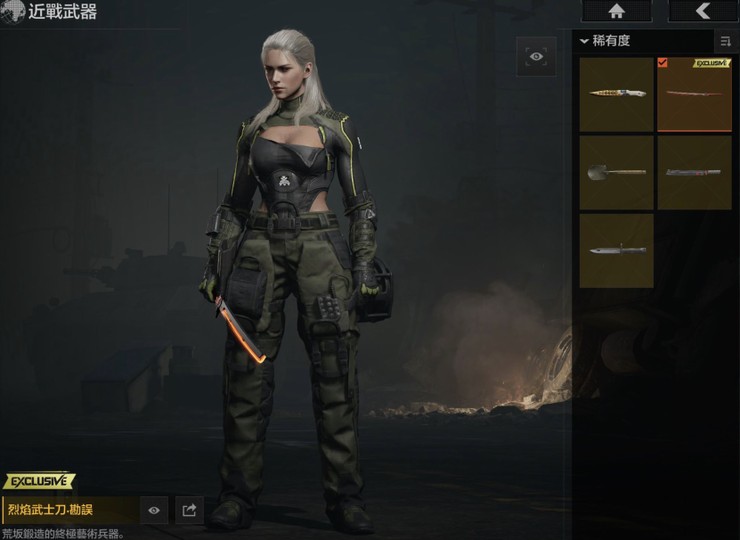This screenshot has width=740, height=540.
Task: Change sort order with the list icon
Action: 725,41
